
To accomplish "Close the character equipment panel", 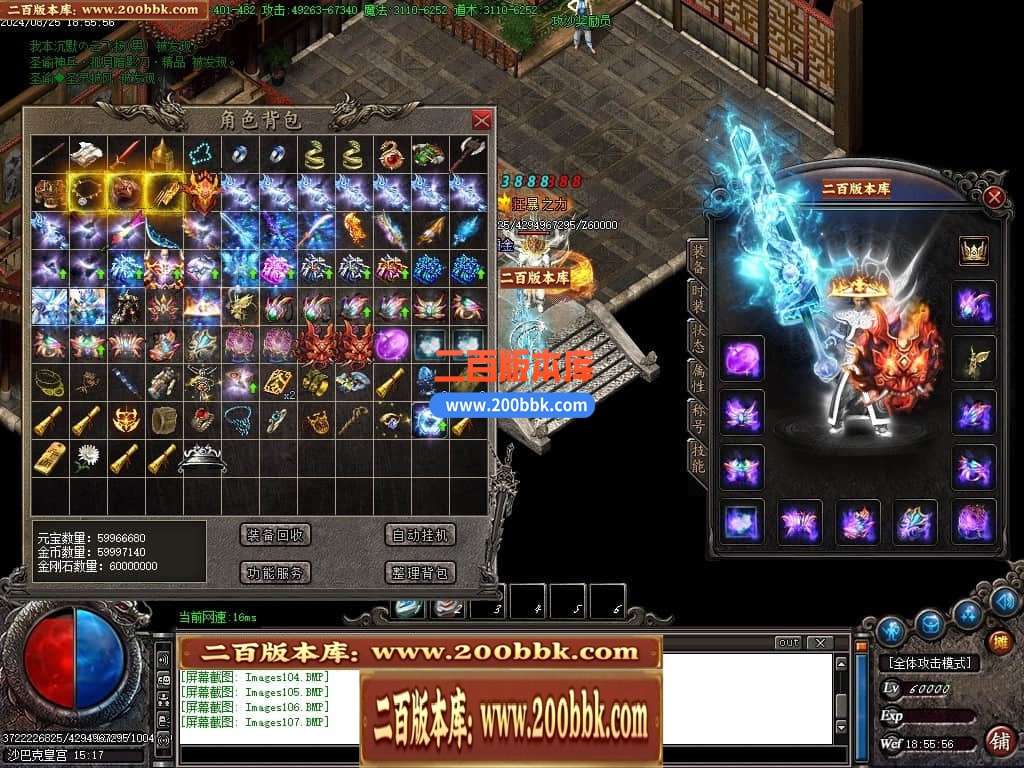I will tap(993, 197).
